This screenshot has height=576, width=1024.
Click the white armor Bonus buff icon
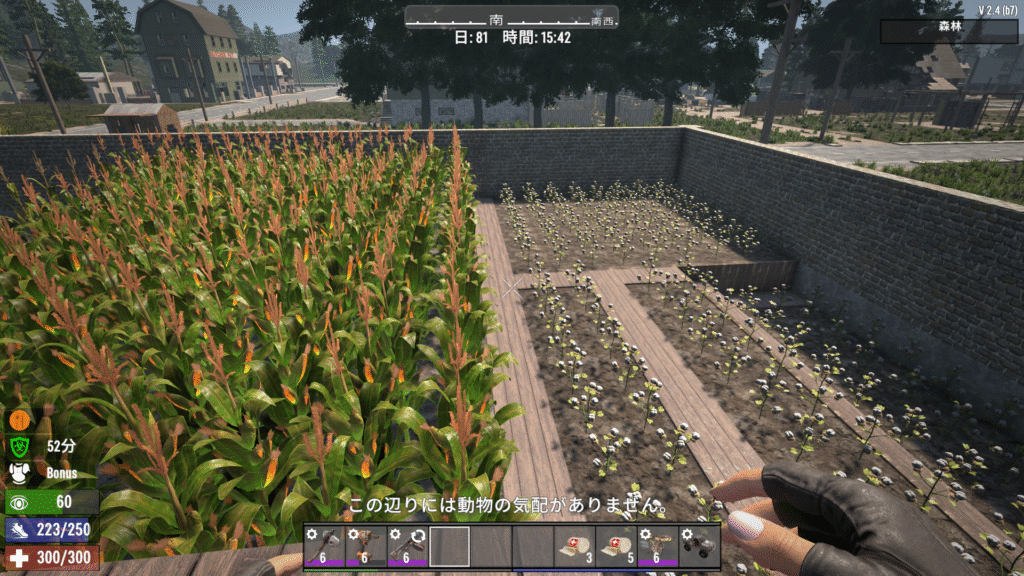(x=20, y=473)
